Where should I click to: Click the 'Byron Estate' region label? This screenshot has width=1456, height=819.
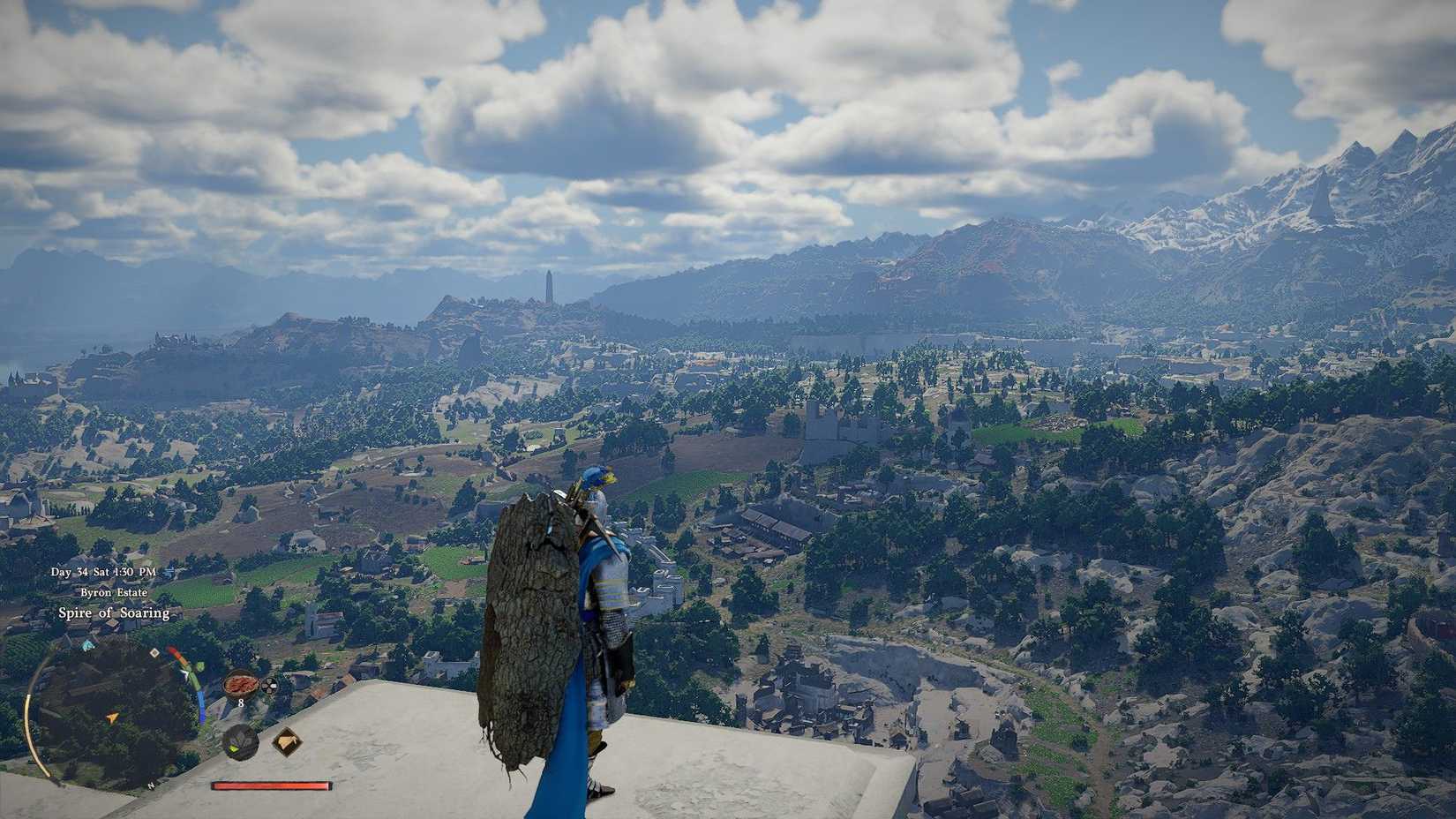point(114,592)
